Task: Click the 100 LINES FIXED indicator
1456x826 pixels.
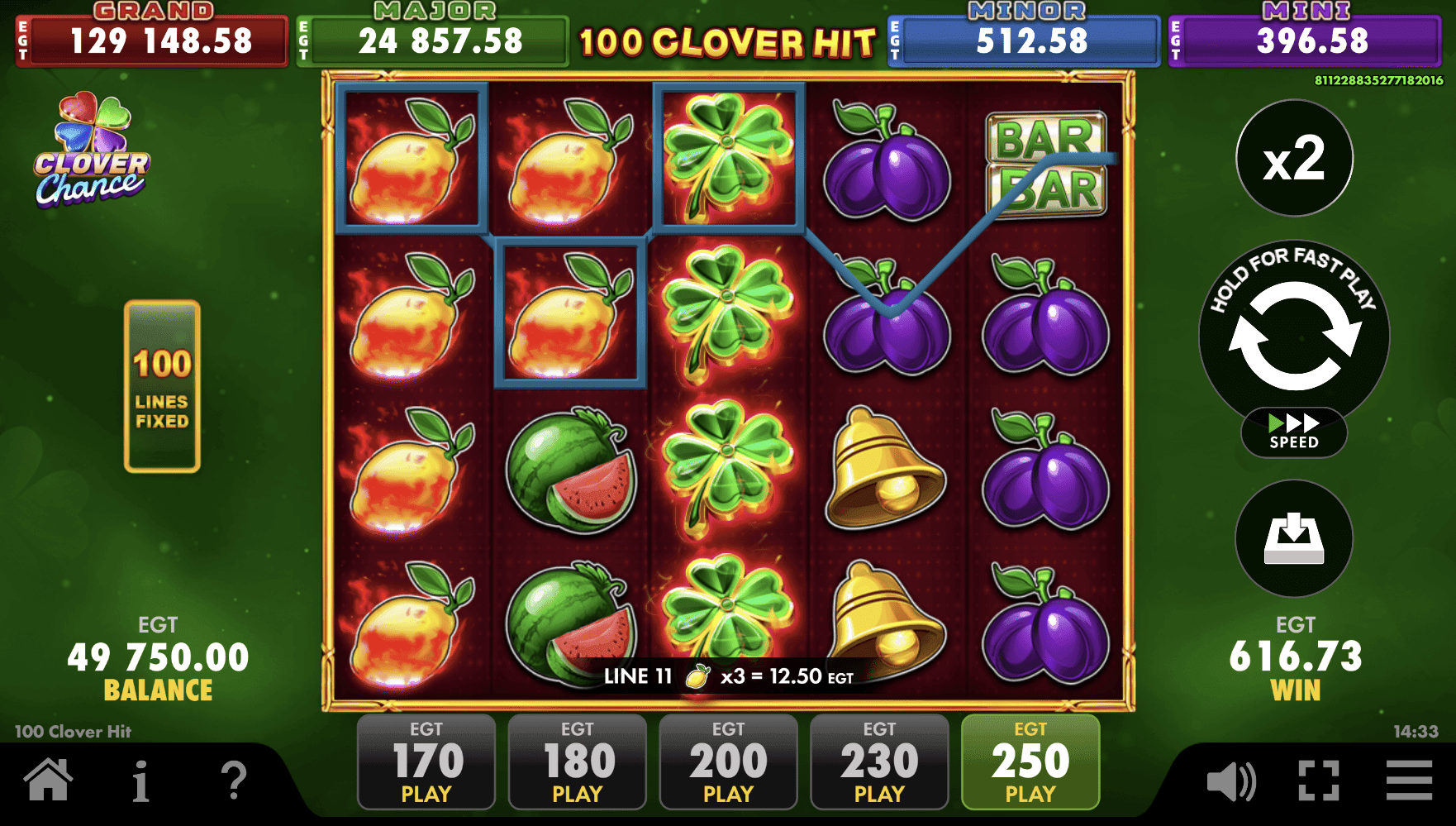Action: pos(162,389)
